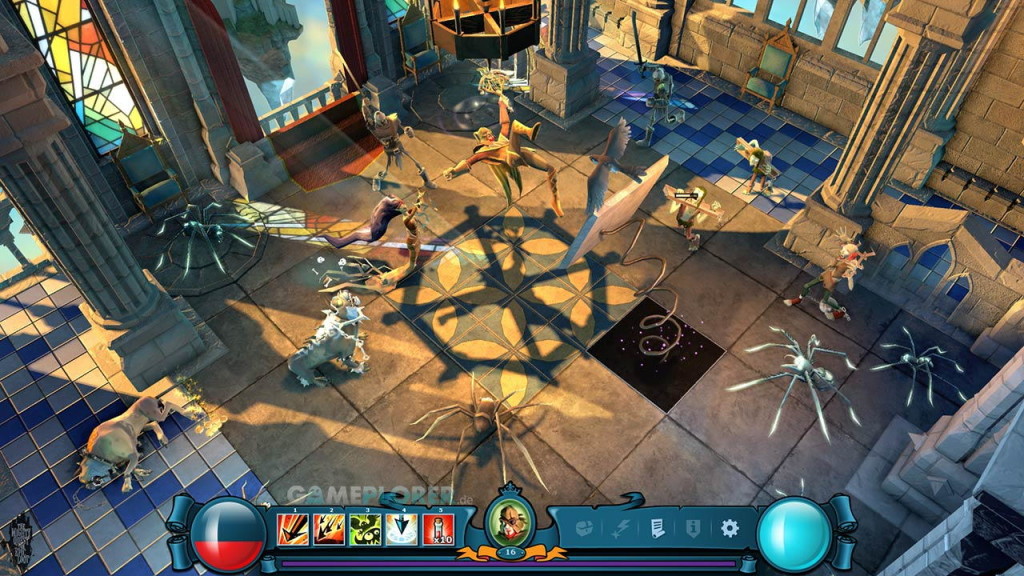Cast the downward arrow strike skill

[401, 529]
